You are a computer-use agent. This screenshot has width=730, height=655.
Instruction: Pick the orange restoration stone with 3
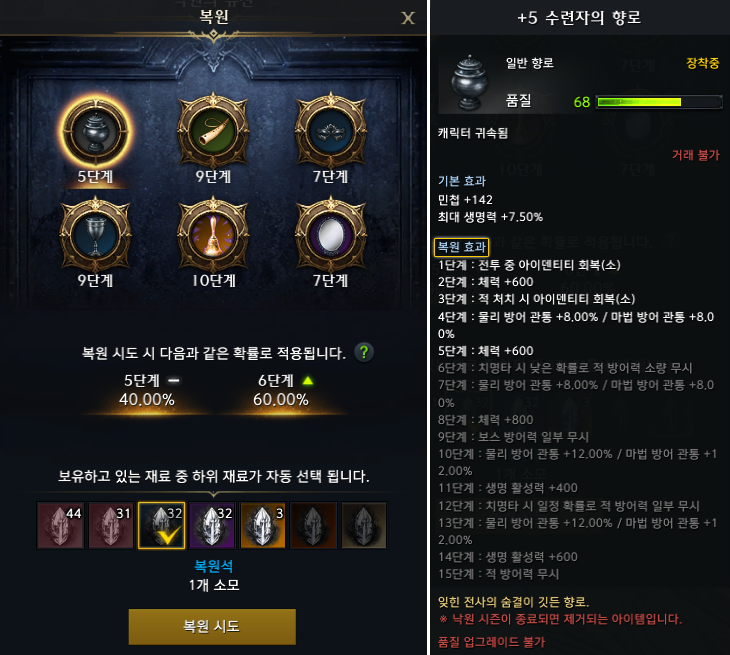263,526
